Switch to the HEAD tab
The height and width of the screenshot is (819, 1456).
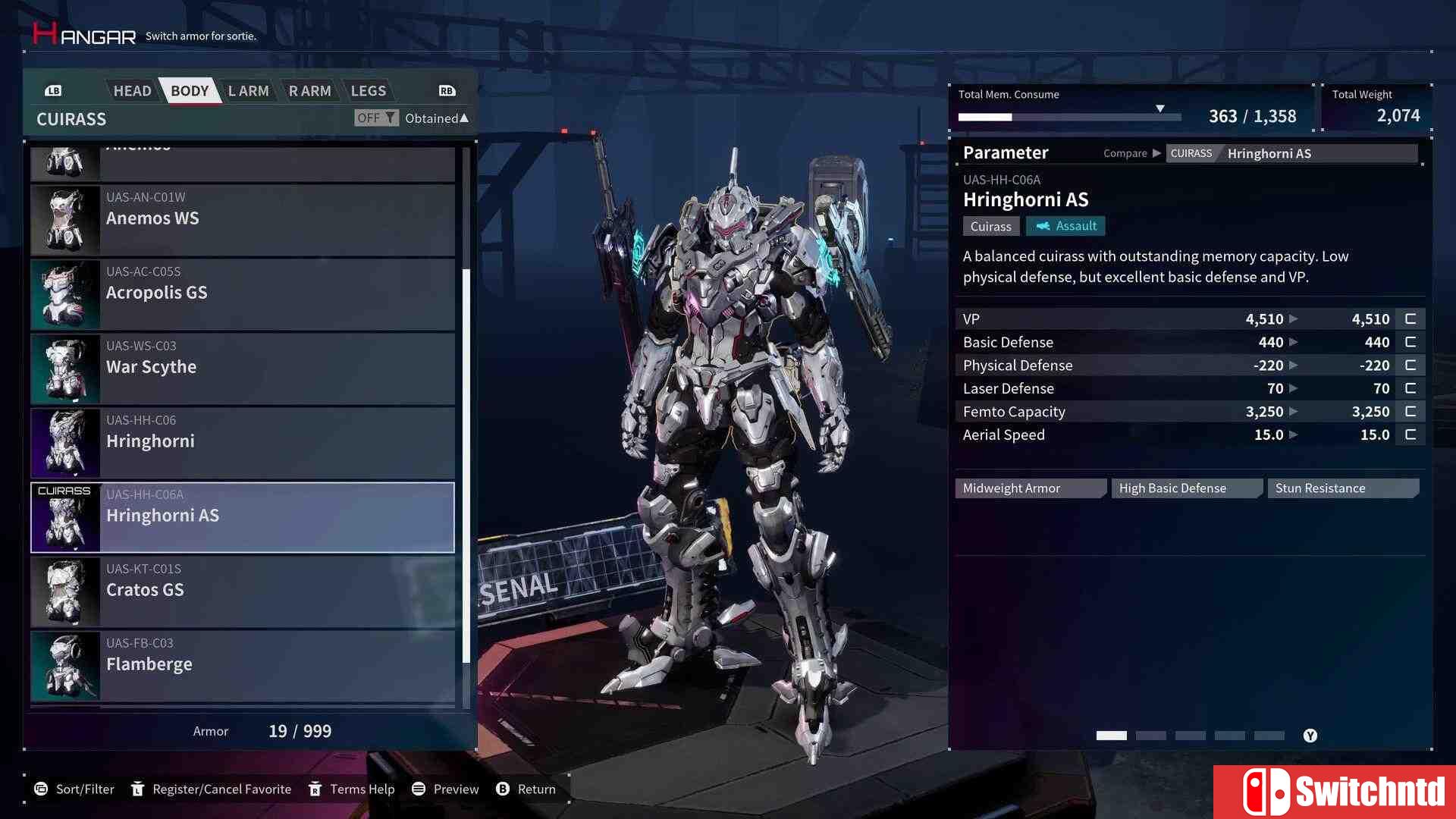tap(132, 91)
